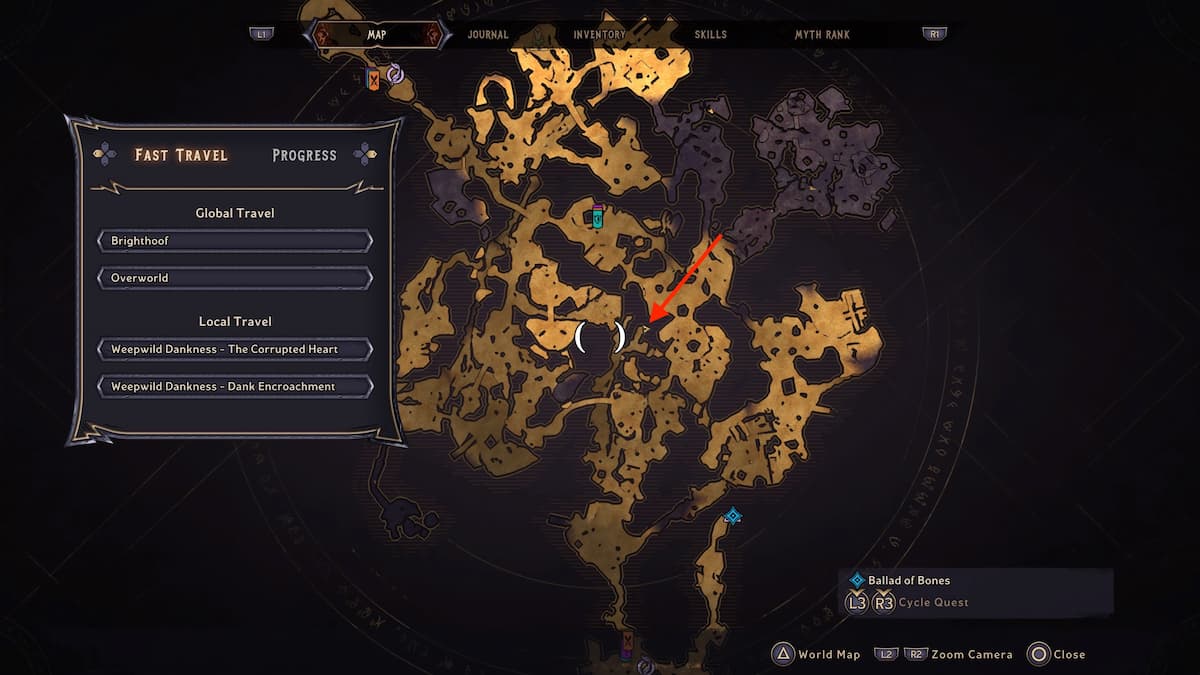The height and width of the screenshot is (675, 1200).
Task: Select the Map tab
Action: point(377,35)
